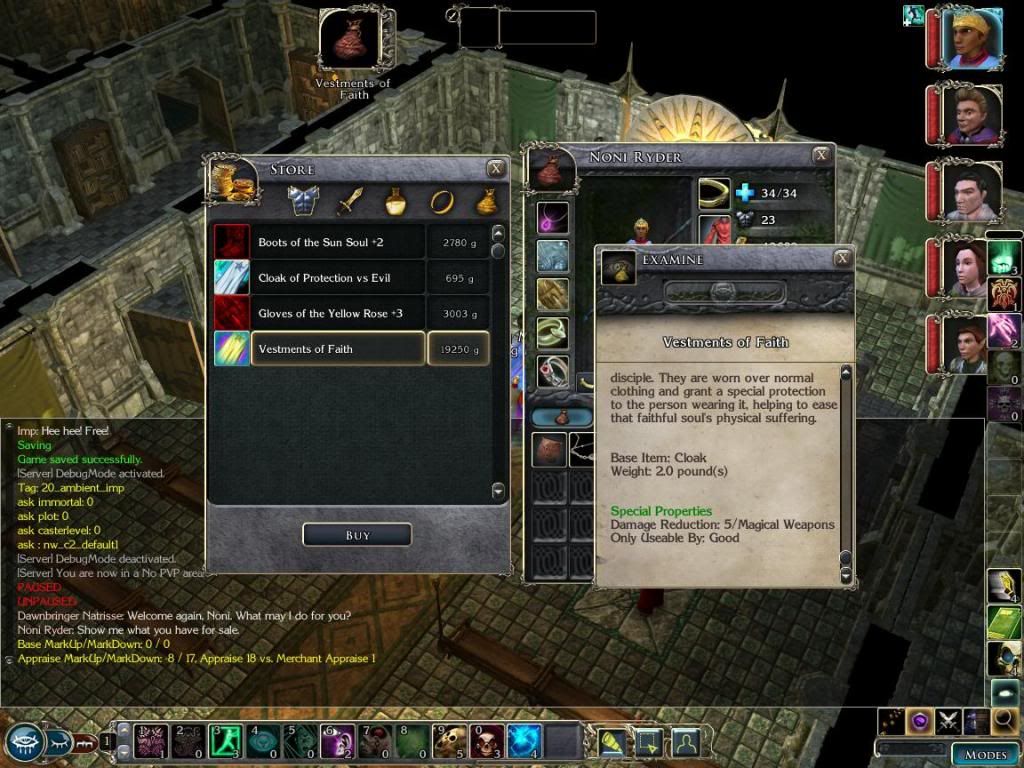Switch to the armor store tab
This screenshot has width=1024, height=768.
click(x=303, y=201)
